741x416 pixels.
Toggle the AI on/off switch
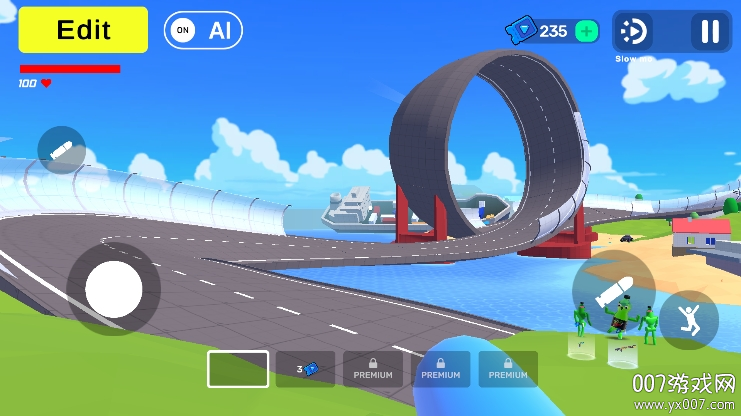pos(203,30)
